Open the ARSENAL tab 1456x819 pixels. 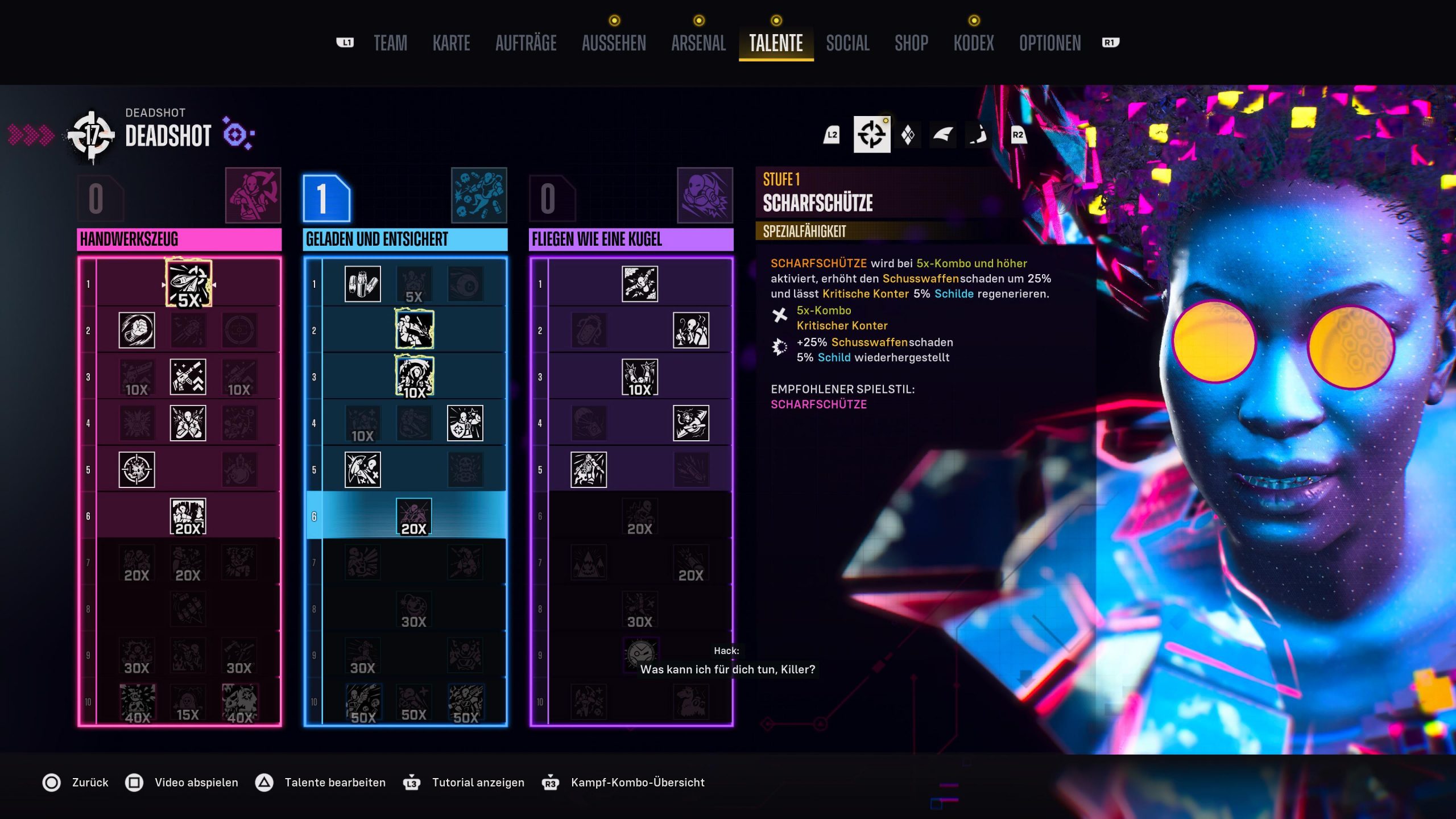click(698, 43)
